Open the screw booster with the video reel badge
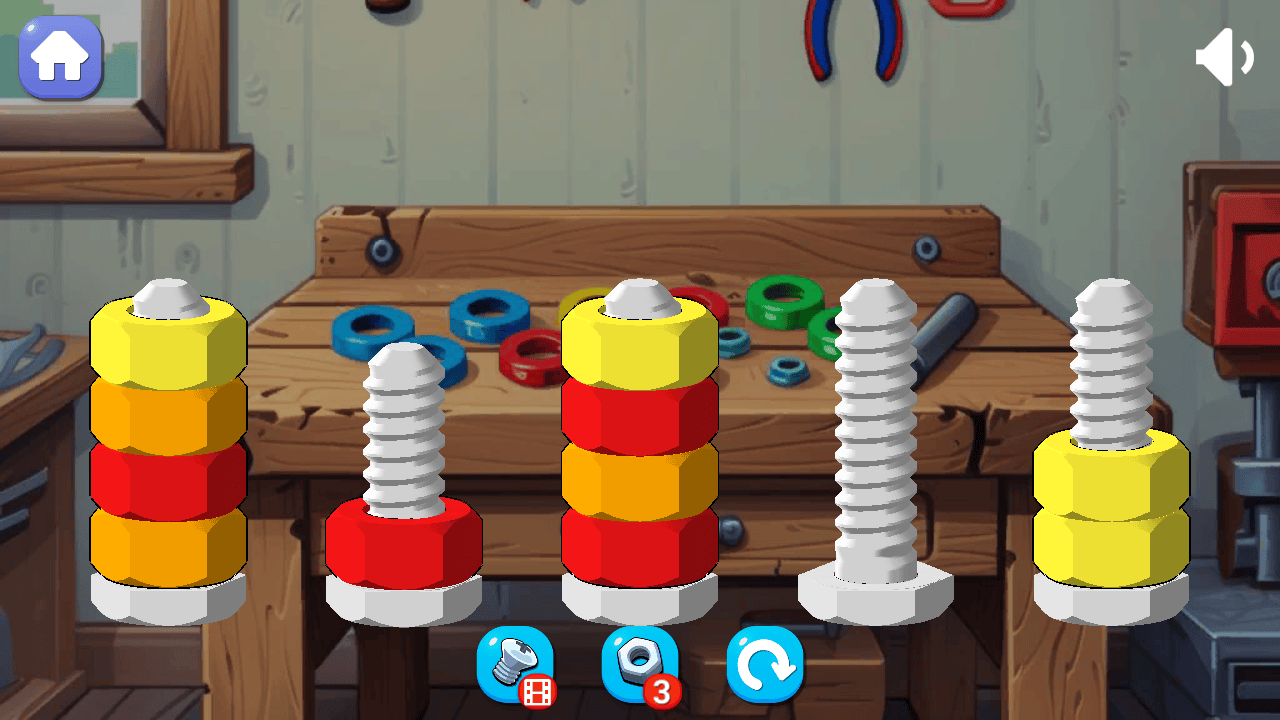This screenshot has width=1280, height=720. (515, 665)
